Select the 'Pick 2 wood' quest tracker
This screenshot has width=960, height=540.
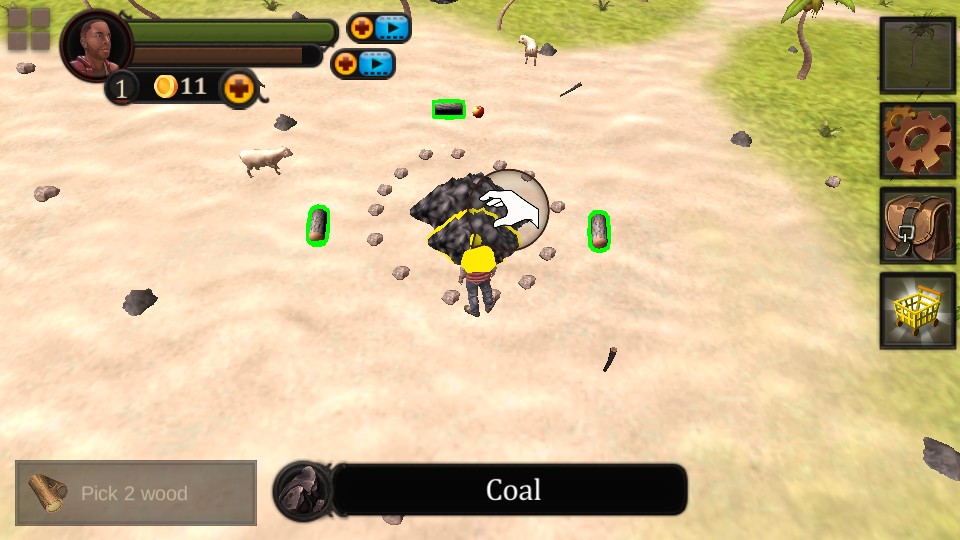(x=136, y=493)
